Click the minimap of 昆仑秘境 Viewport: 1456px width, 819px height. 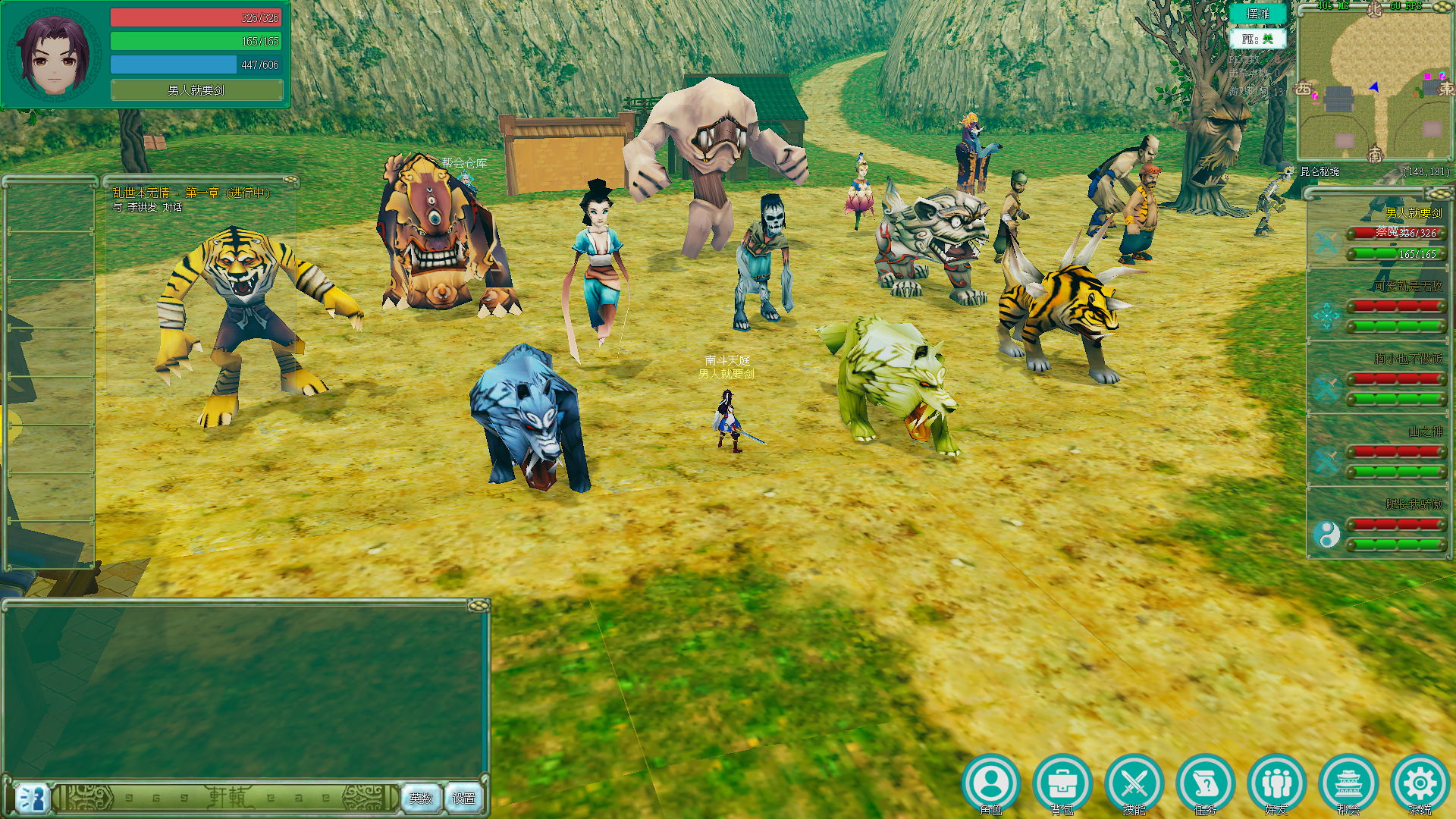[x=1374, y=85]
